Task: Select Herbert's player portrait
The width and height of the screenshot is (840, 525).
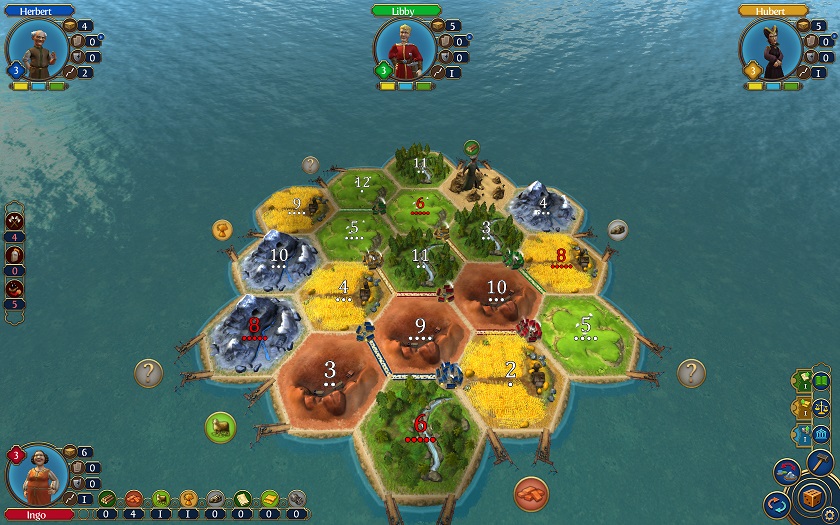Action: point(36,47)
